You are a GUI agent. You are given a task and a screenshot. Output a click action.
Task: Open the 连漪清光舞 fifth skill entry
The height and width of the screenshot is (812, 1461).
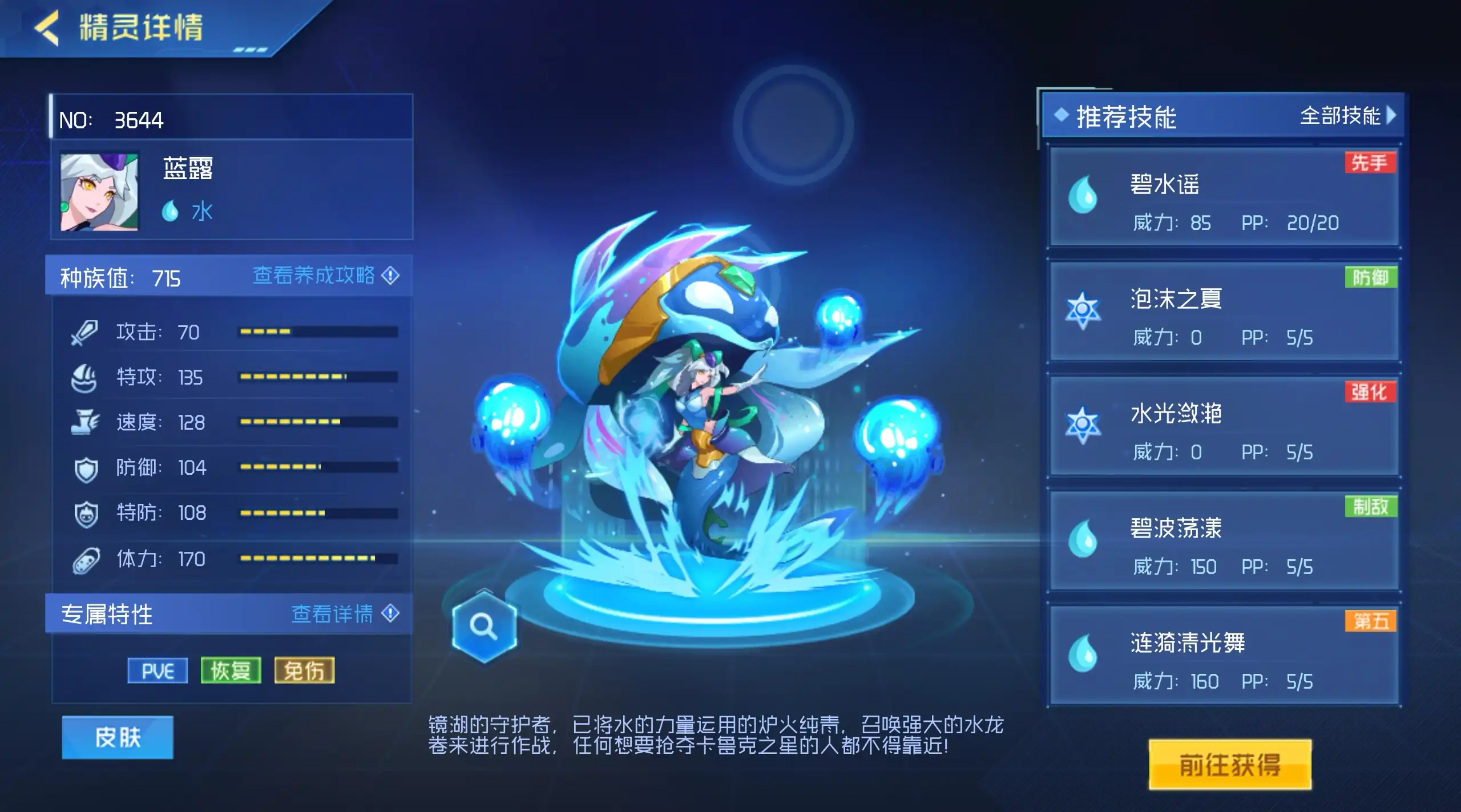tap(1224, 656)
